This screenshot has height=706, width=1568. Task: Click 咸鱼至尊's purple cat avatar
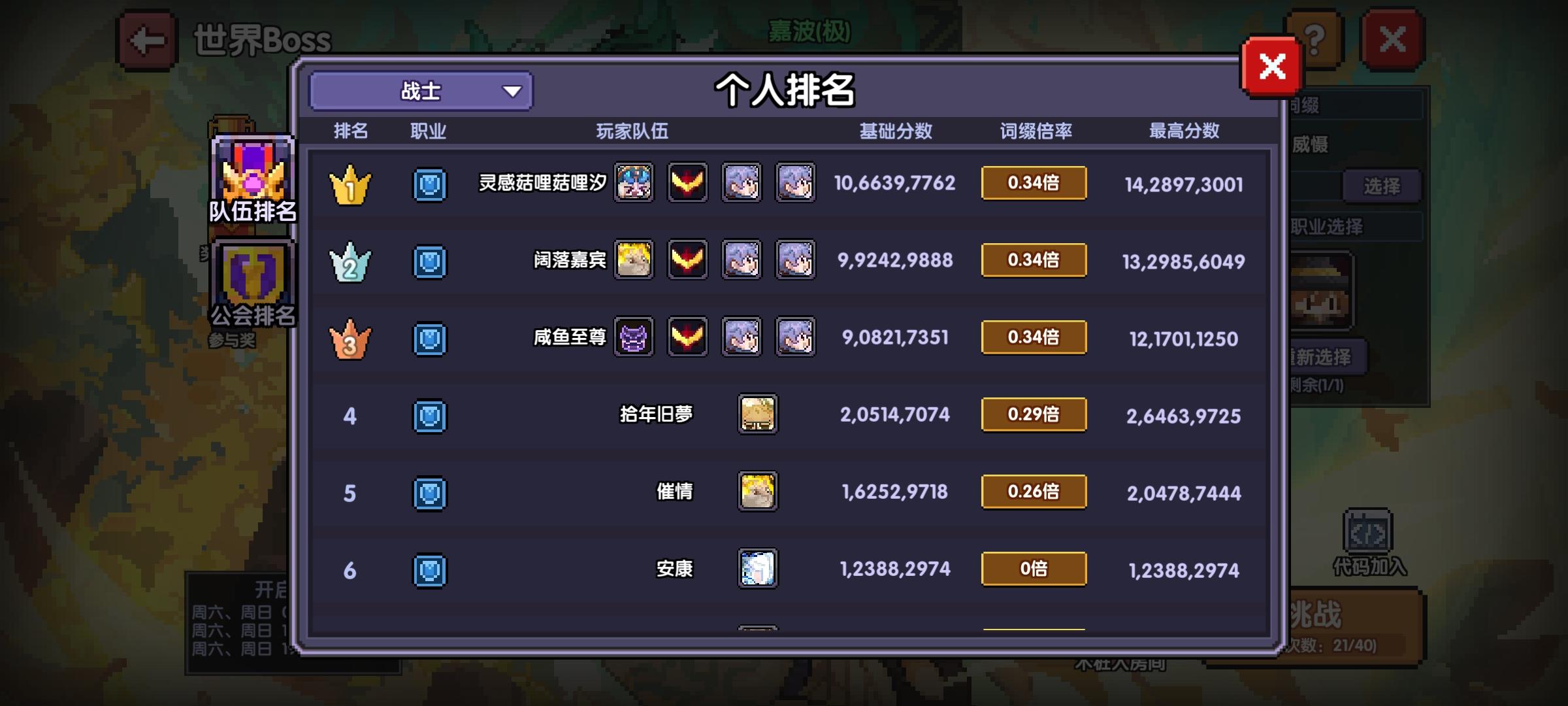coord(632,338)
